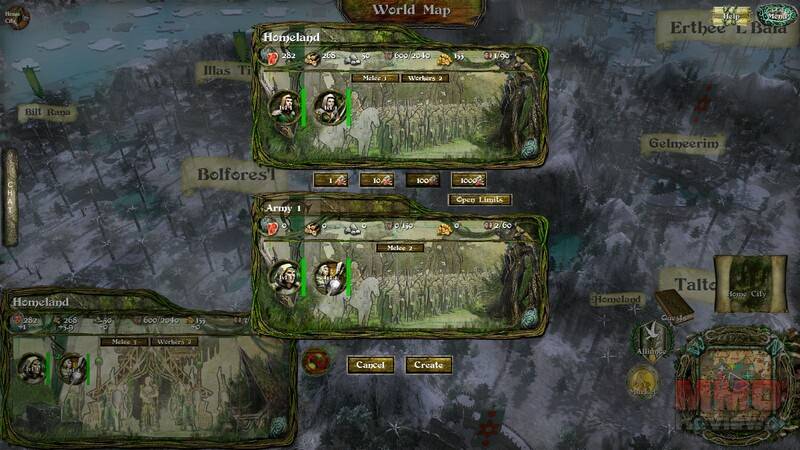Click the gold coin icon
This screenshot has width=800, height=450.
coord(643,380)
